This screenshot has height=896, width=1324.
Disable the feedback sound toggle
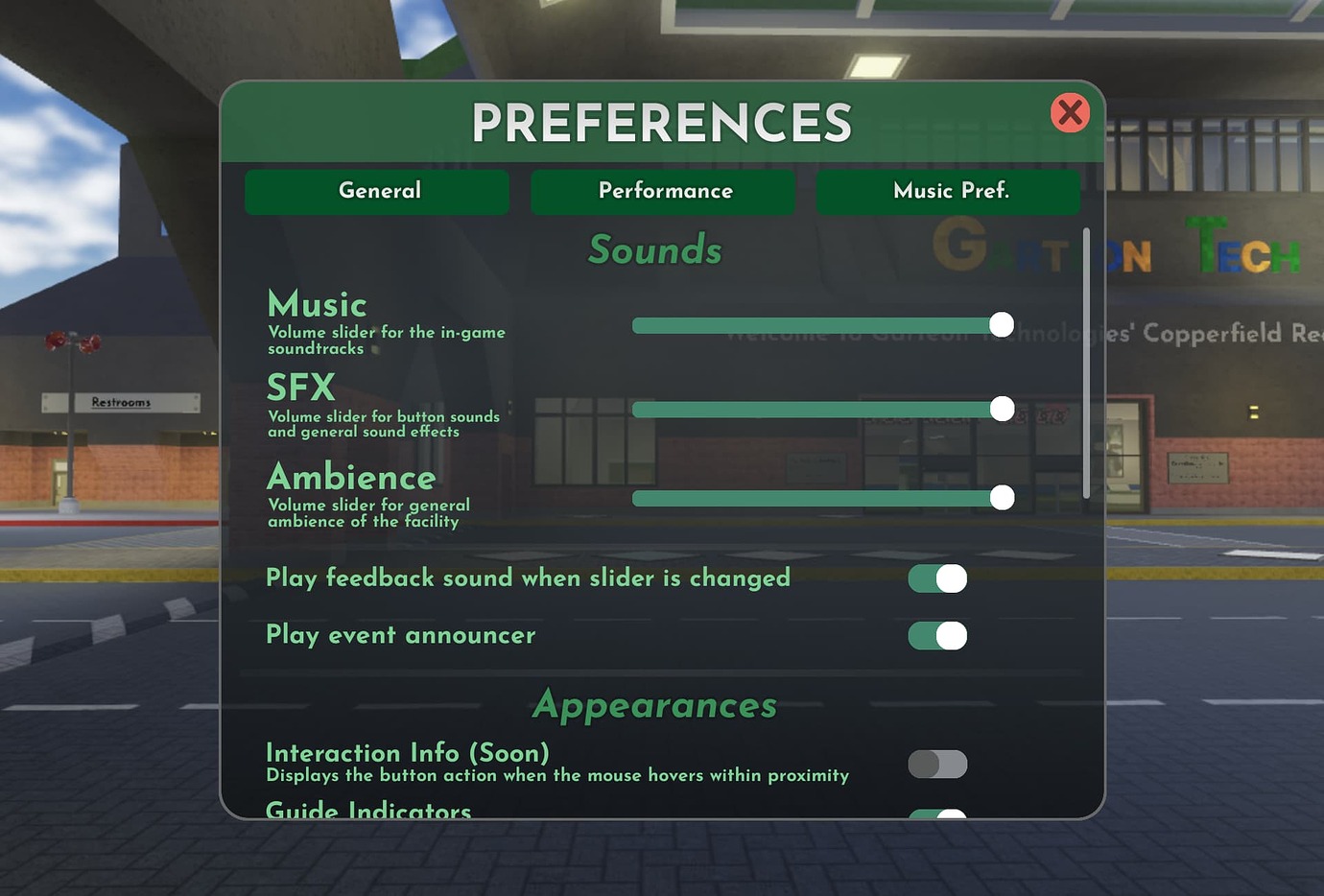click(937, 578)
